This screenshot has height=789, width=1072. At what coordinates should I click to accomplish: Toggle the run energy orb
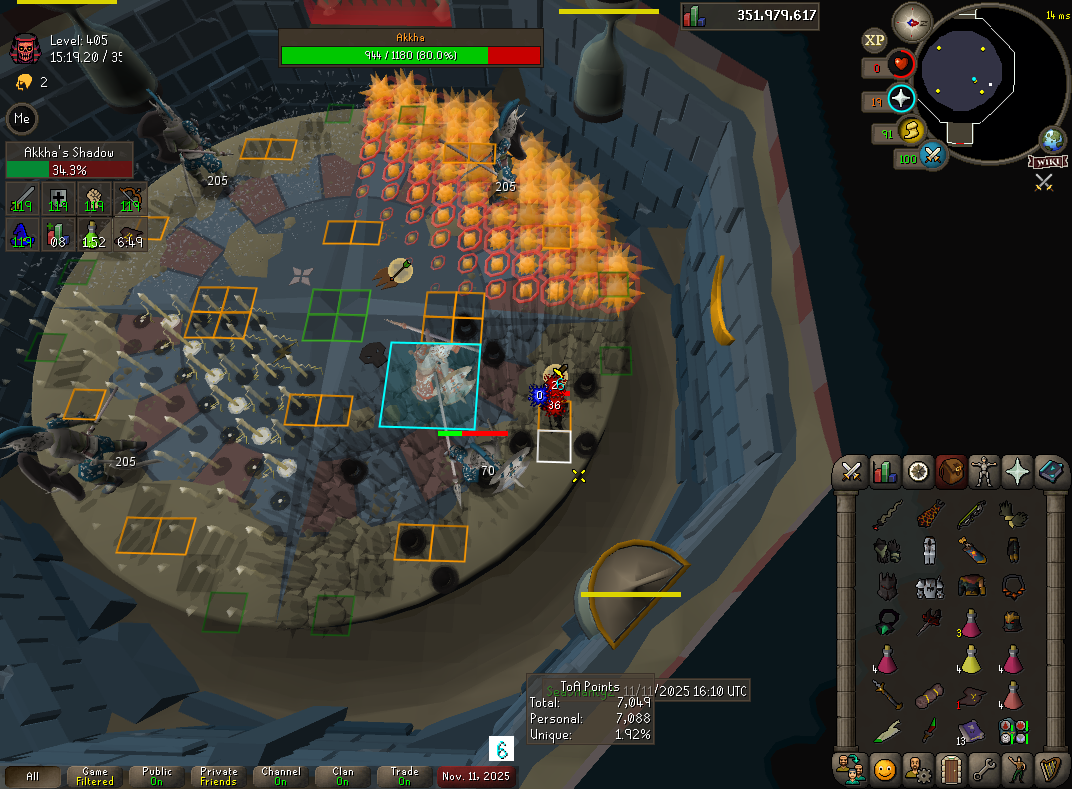pyautogui.click(x=910, y=130)
